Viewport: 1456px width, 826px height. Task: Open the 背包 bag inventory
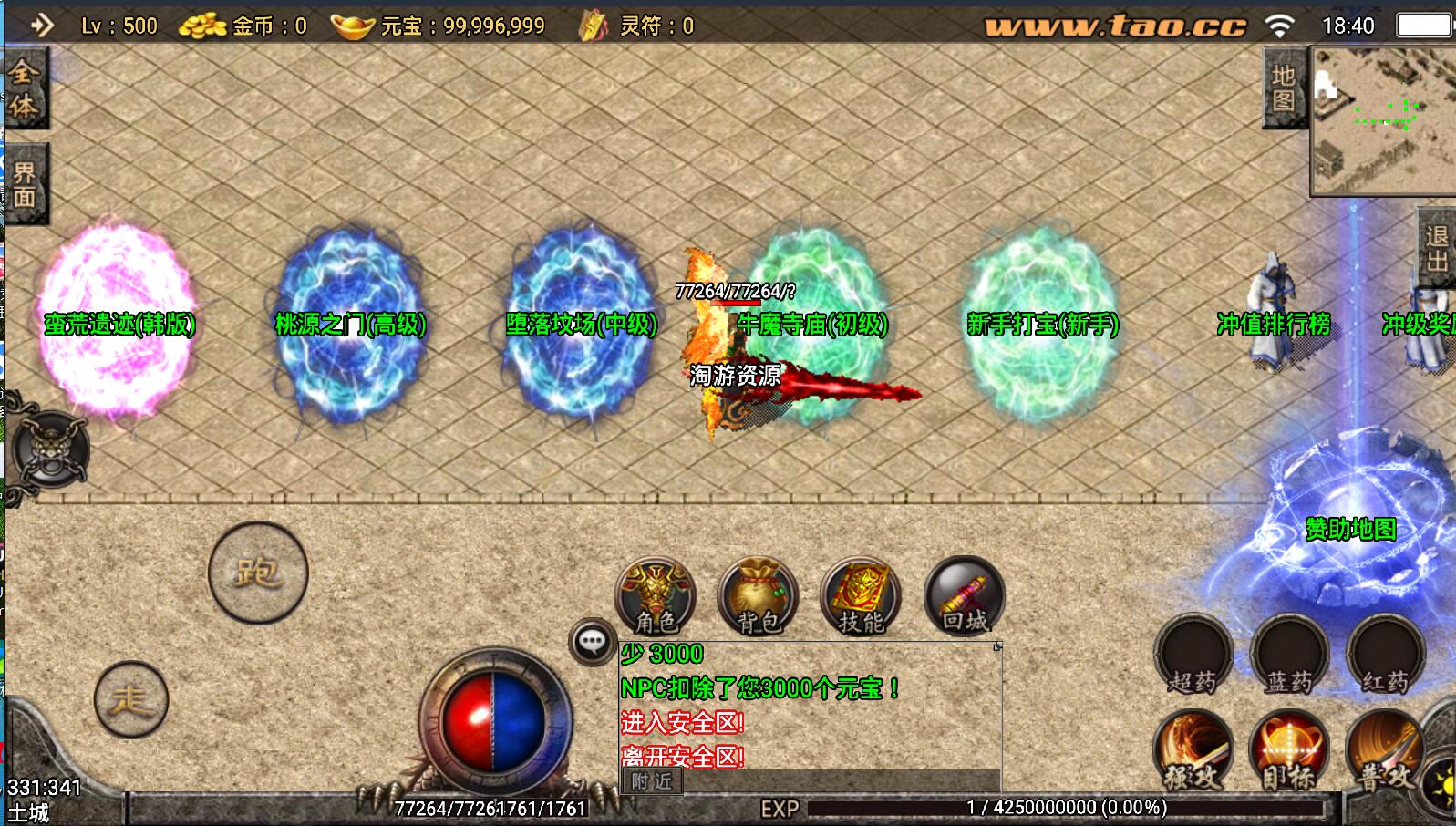[x=759, y=596]
